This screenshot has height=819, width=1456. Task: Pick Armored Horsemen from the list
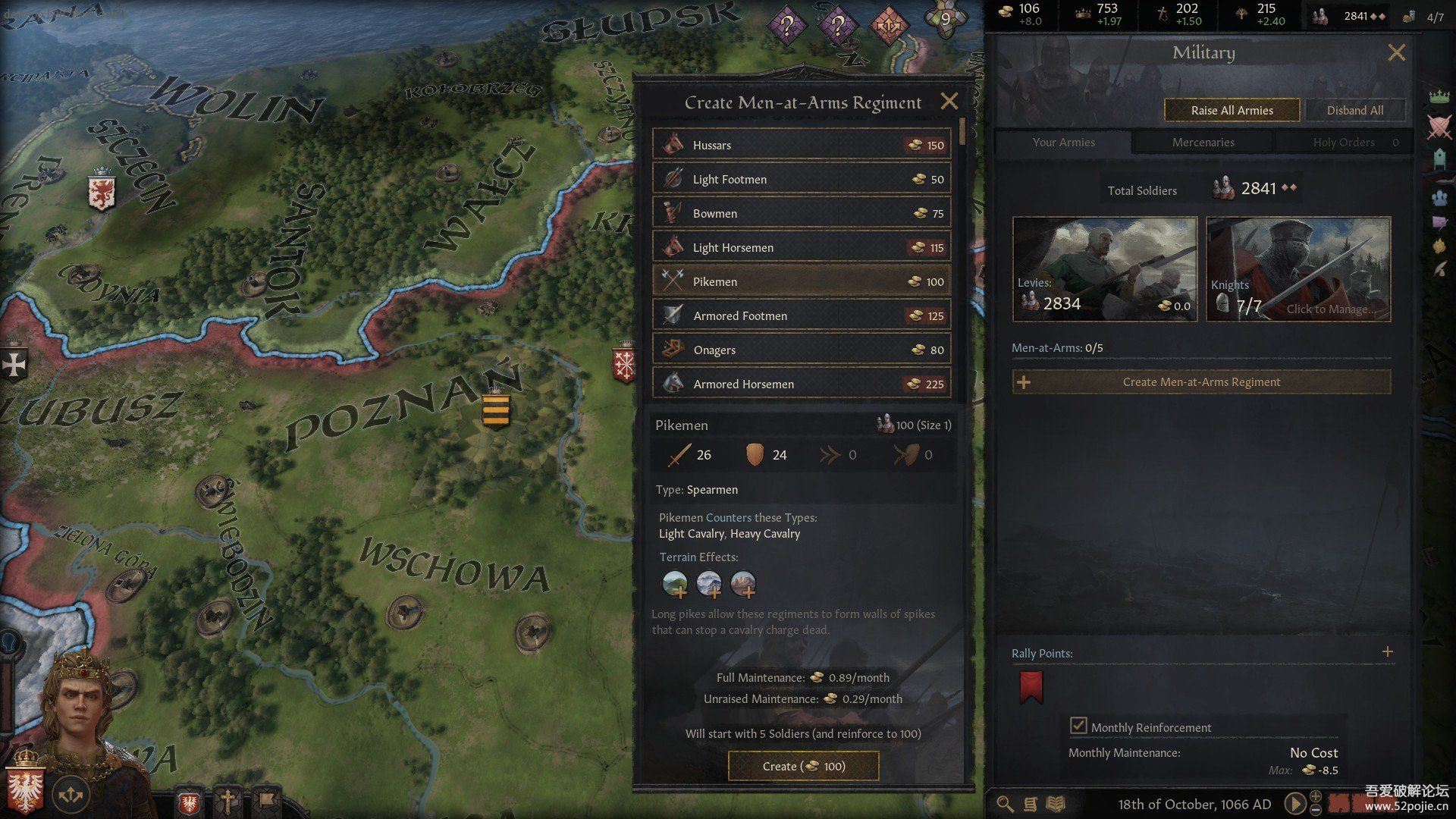[802, 384]
